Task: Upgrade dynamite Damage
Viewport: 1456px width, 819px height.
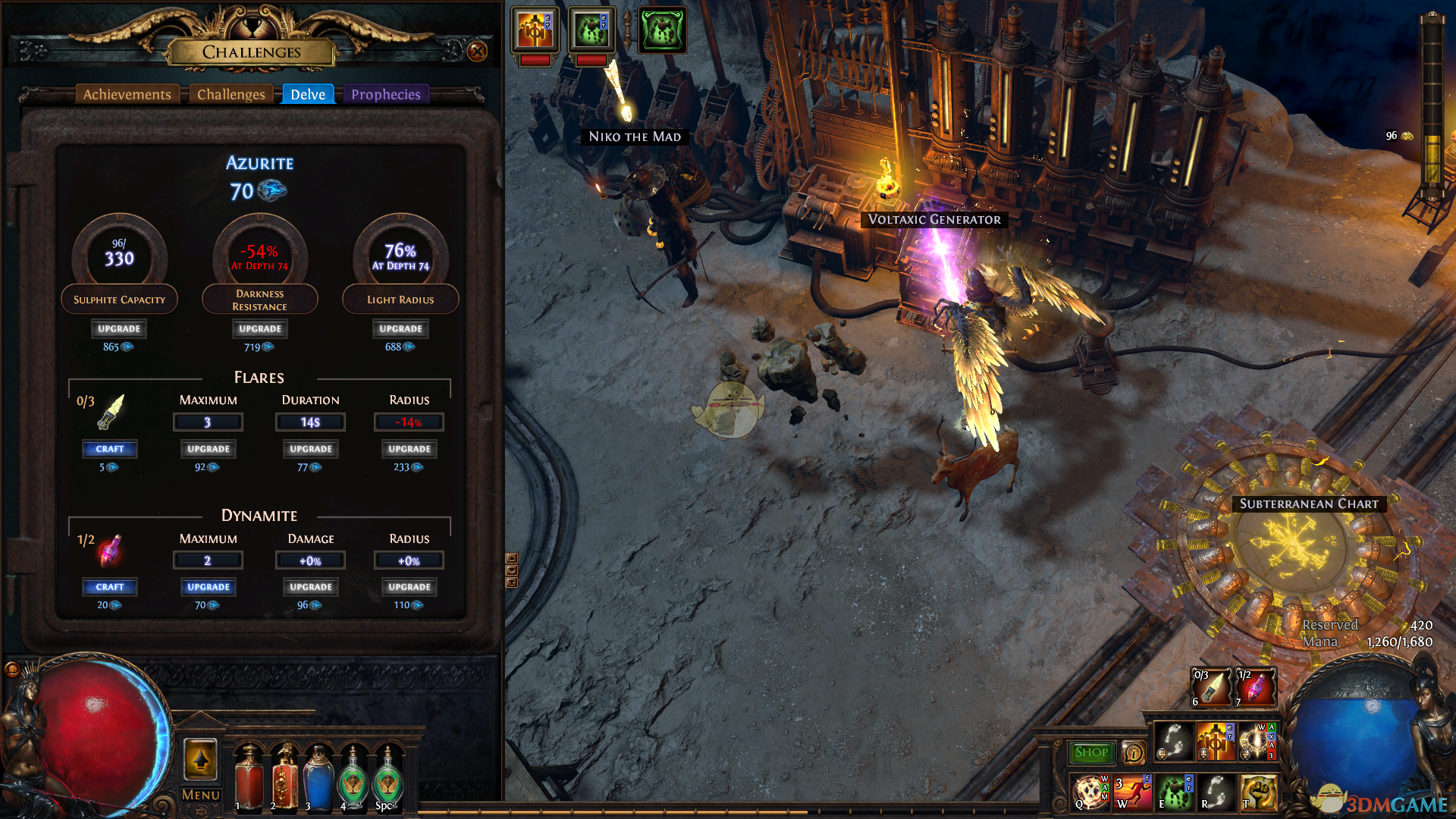Action: point(310,587)
